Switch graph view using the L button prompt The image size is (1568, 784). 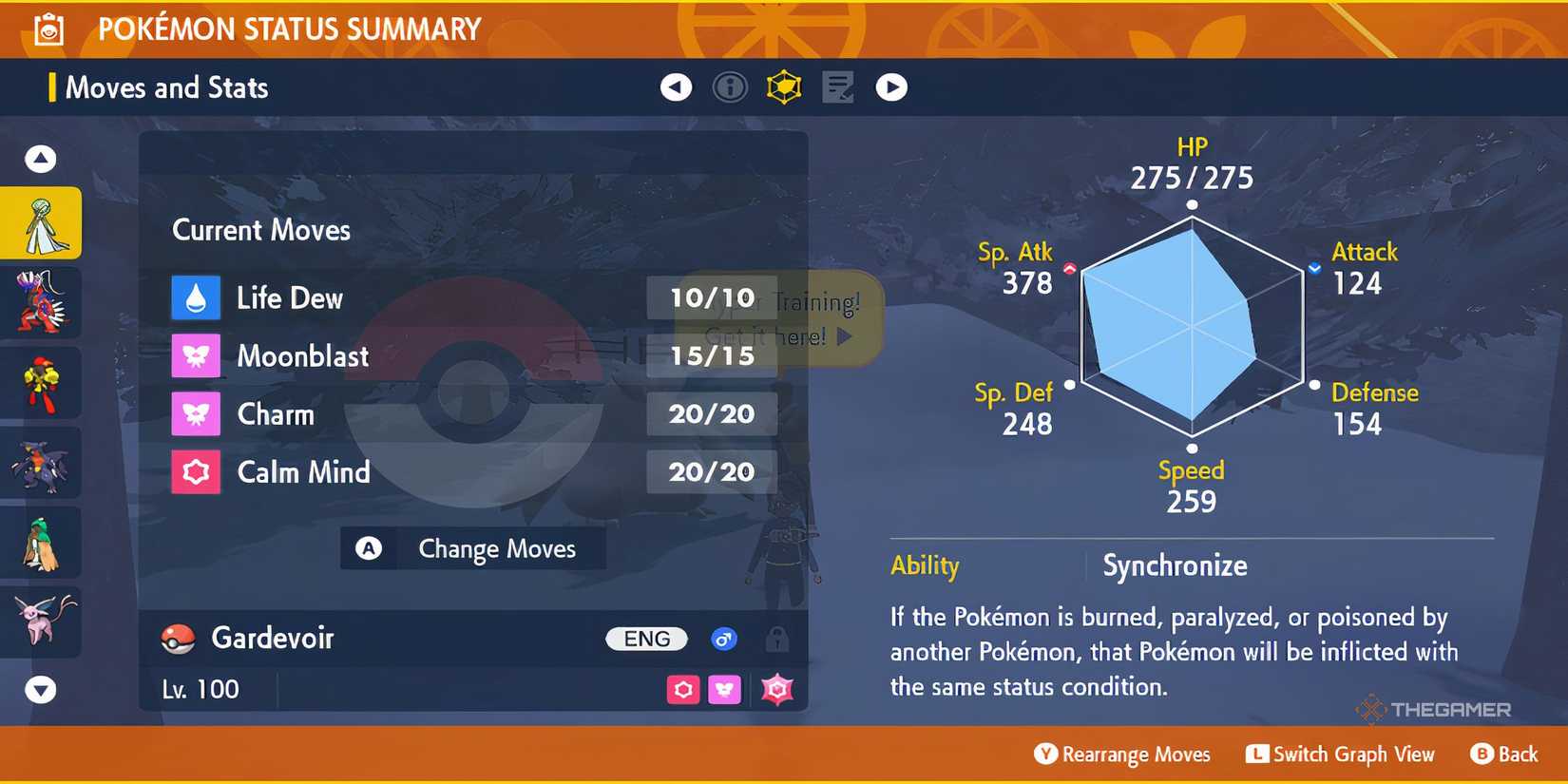1340,754
